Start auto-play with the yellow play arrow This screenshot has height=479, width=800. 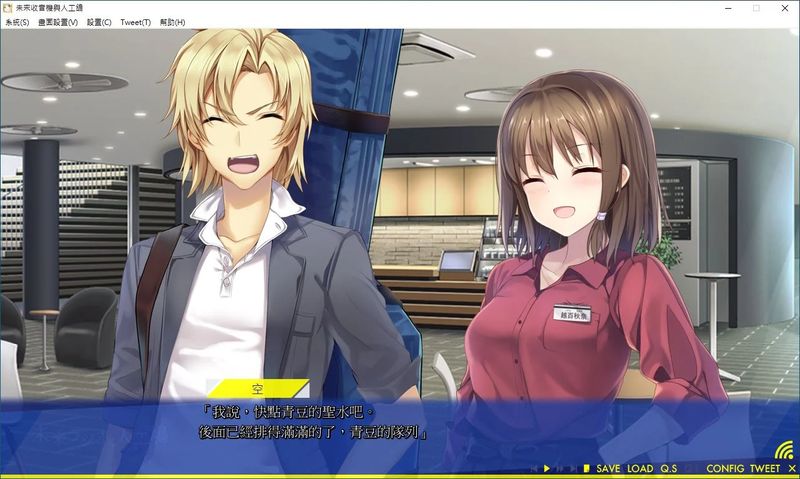pos(547,469)
